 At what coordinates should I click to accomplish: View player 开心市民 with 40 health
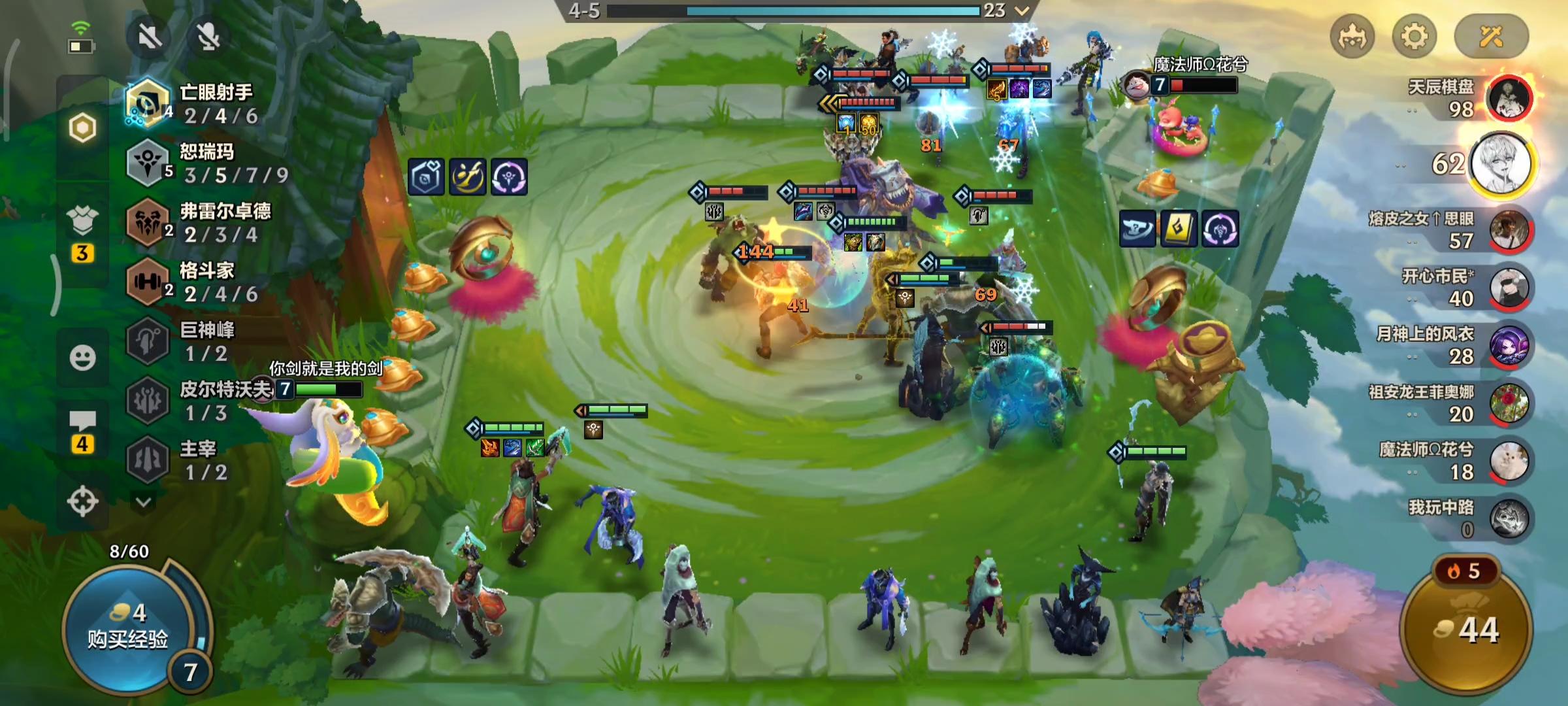click(1509, 288)
